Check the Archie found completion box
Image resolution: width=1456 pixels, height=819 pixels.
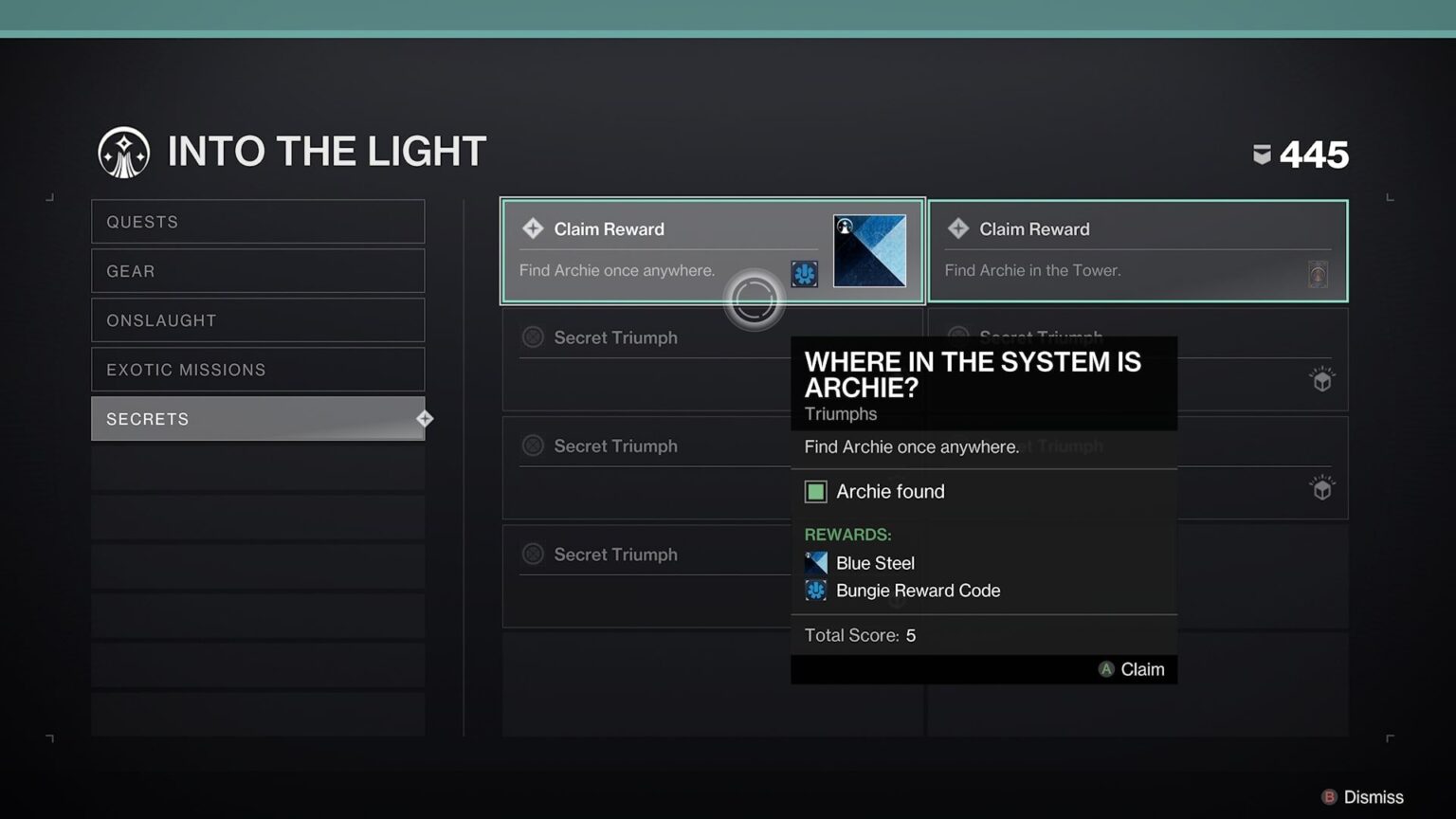[816, 491]
